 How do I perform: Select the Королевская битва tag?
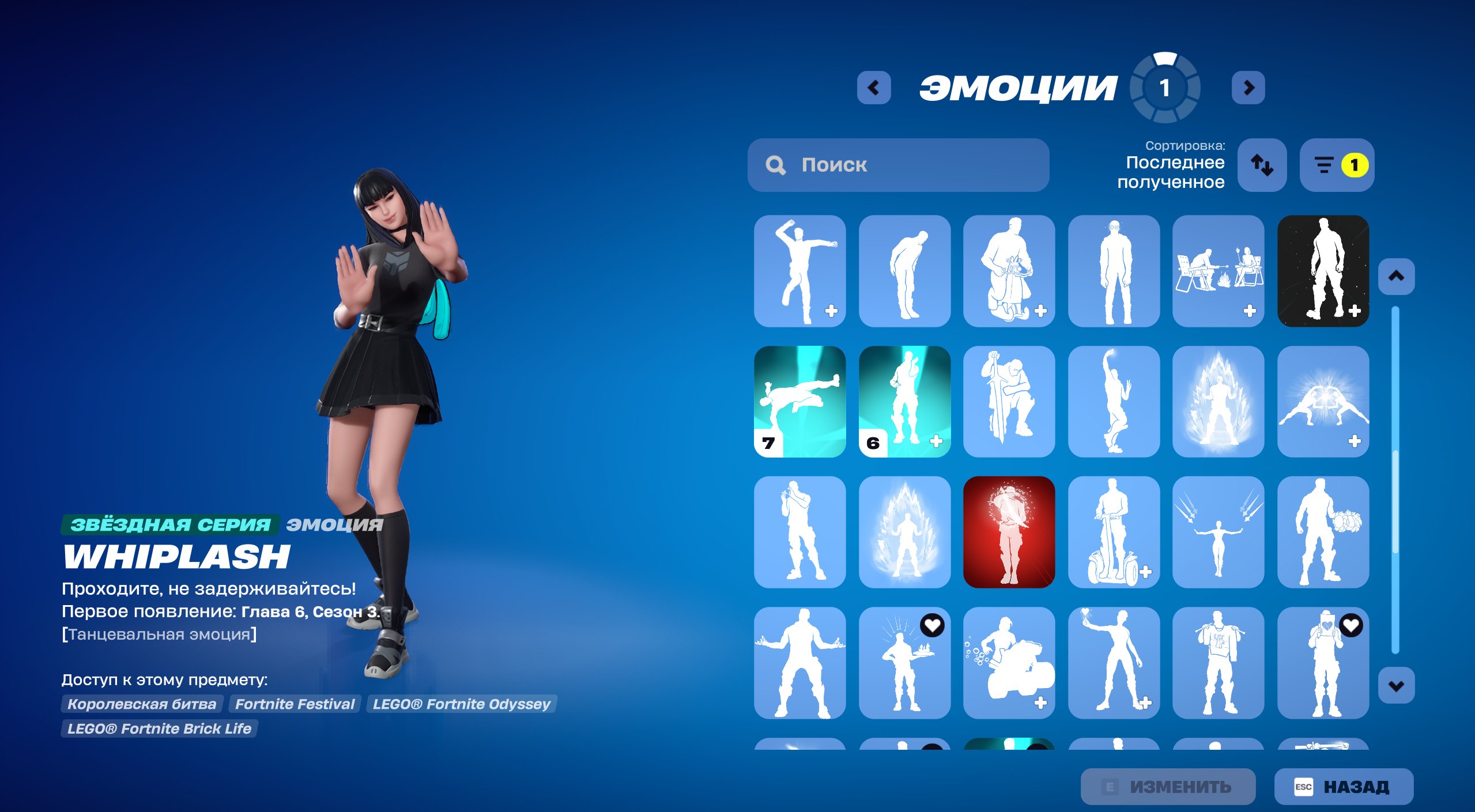142,704
